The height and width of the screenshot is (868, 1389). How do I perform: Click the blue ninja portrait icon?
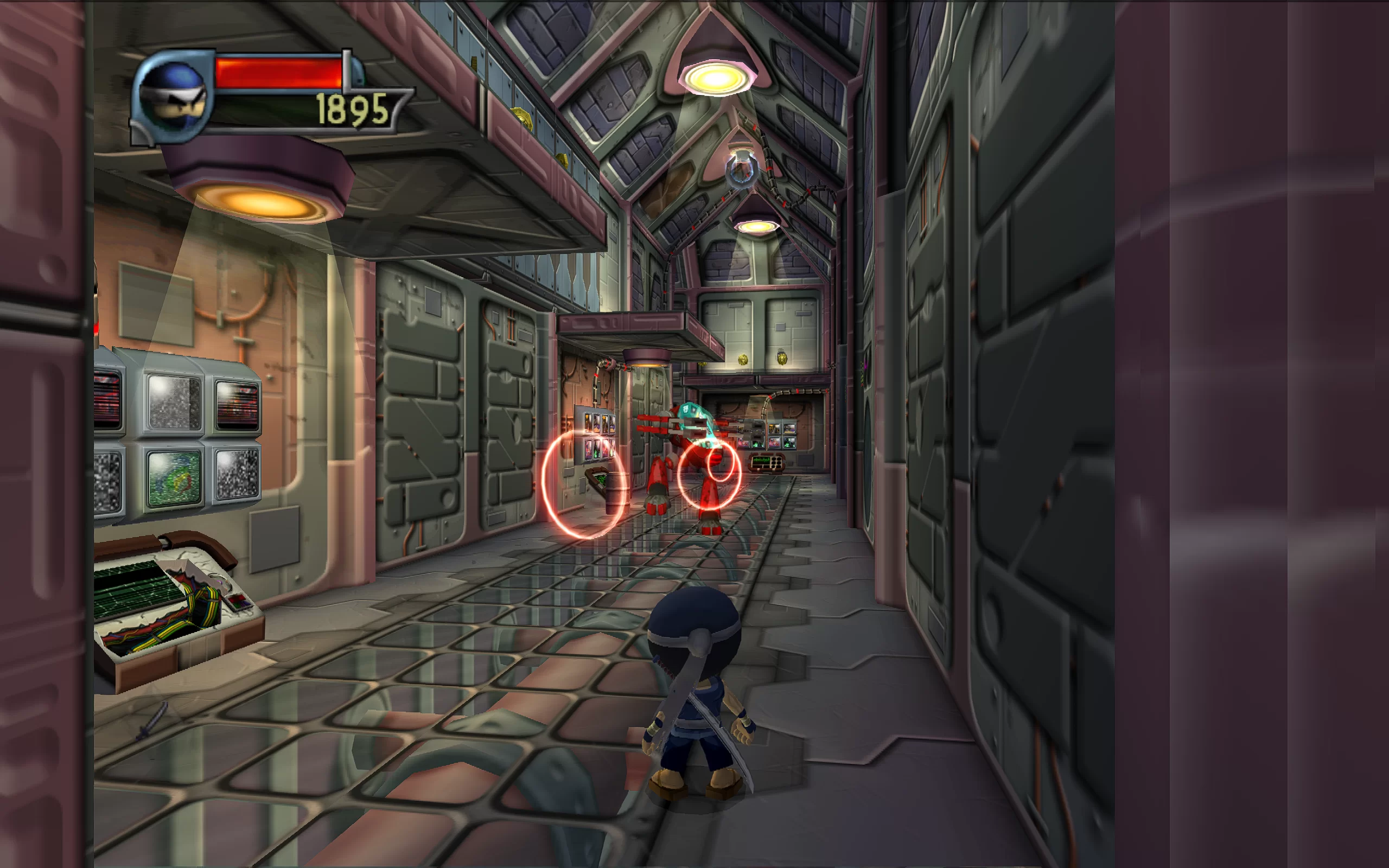172,95
